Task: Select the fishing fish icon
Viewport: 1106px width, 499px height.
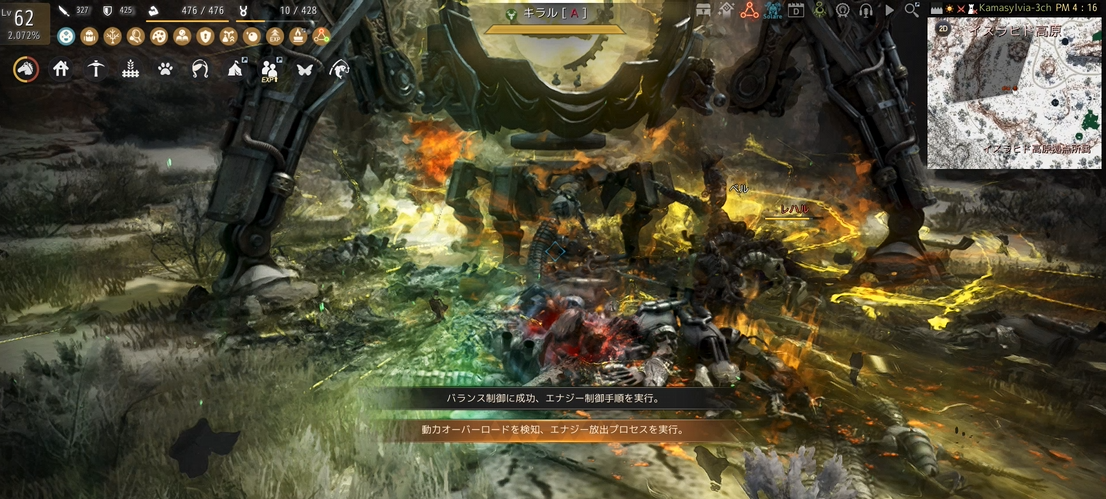Action: 341,69
